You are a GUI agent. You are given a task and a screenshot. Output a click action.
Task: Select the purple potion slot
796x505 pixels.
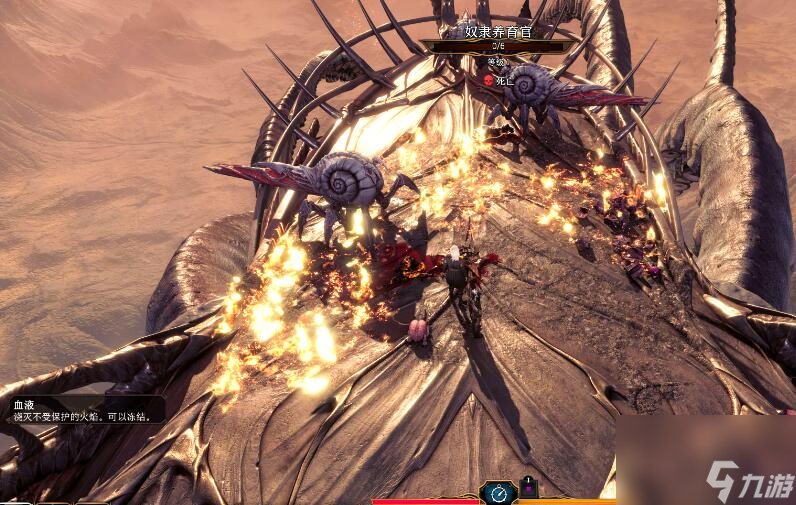[x=529, y=490]
